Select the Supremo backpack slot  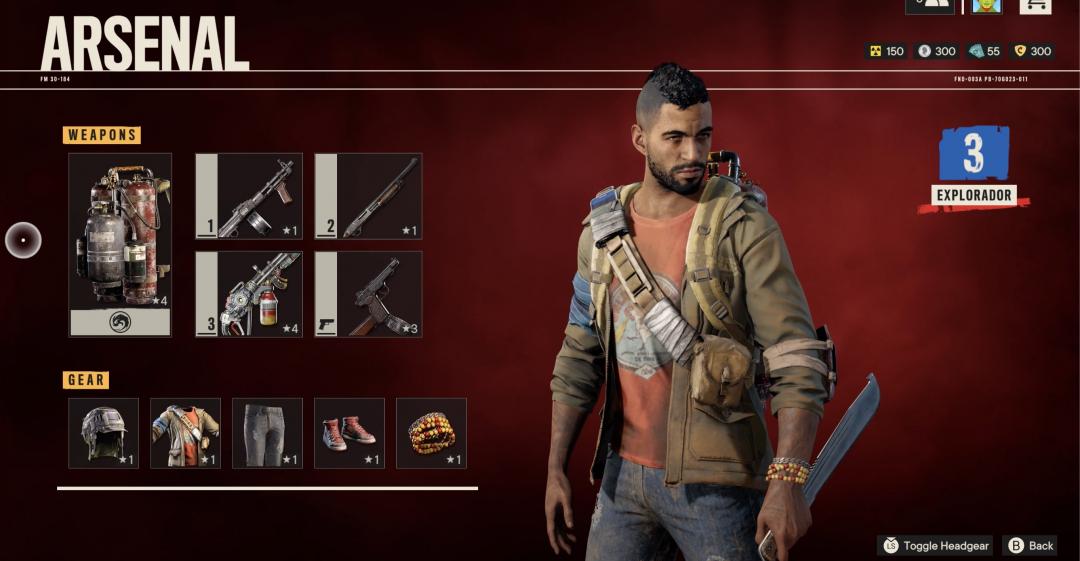tap(120, 244)
